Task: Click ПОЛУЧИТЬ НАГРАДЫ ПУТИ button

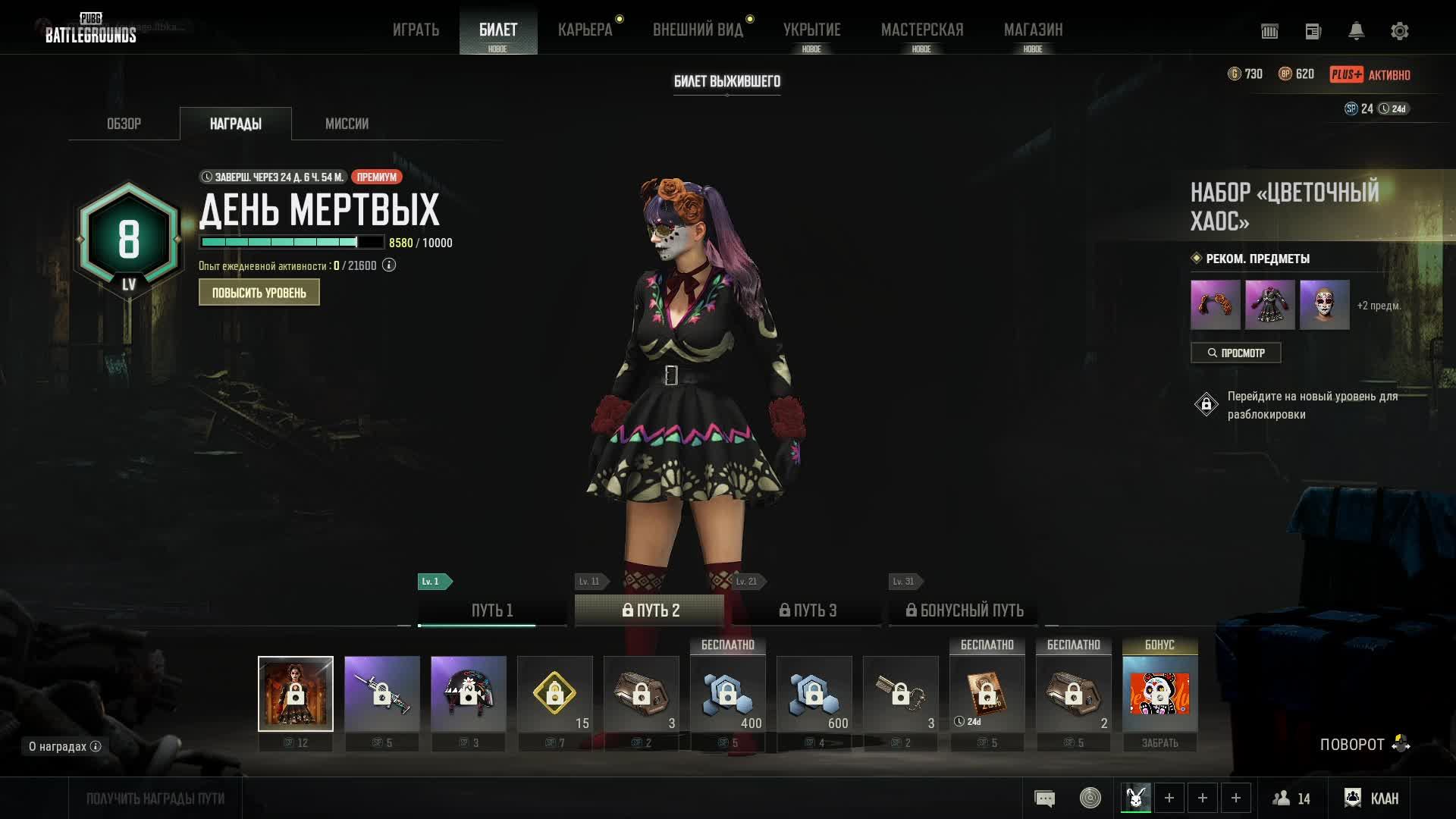Action: coord(155,799)
